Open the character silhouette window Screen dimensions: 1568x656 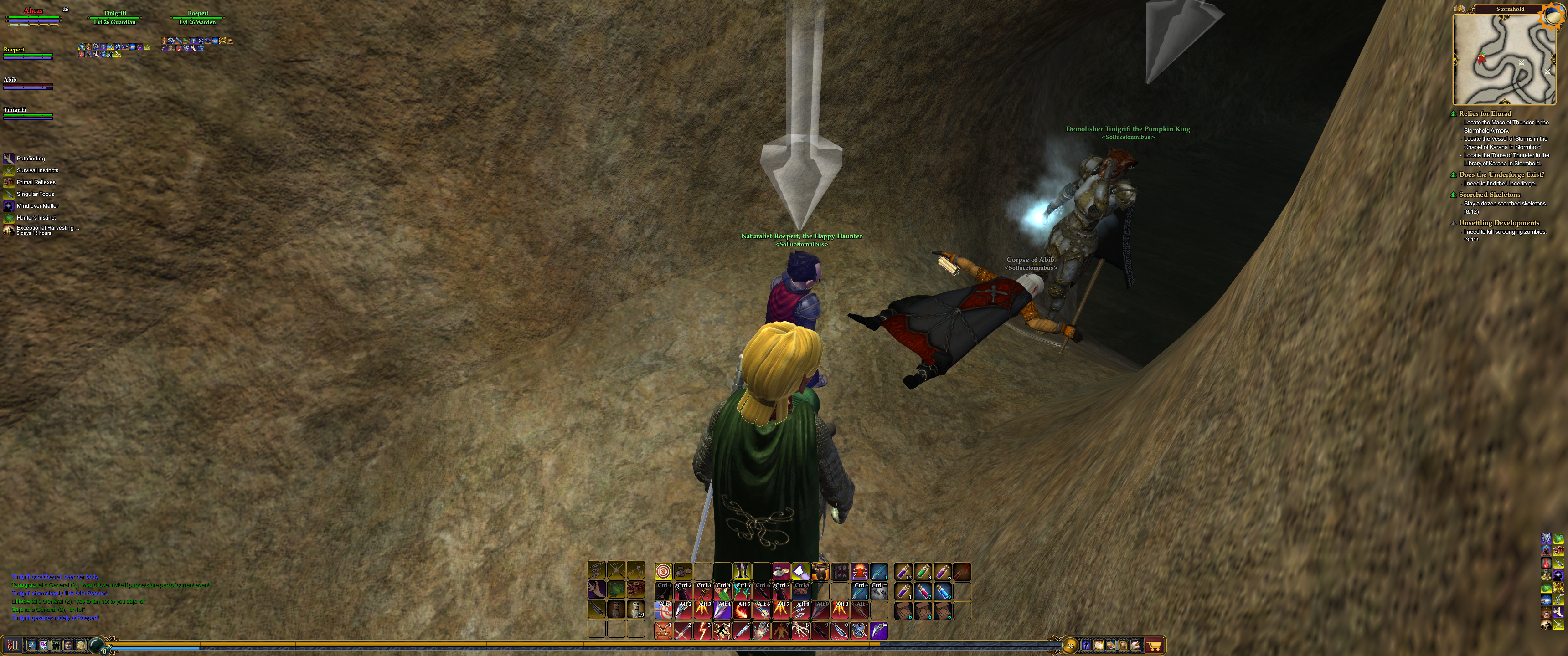(1086, 645)
